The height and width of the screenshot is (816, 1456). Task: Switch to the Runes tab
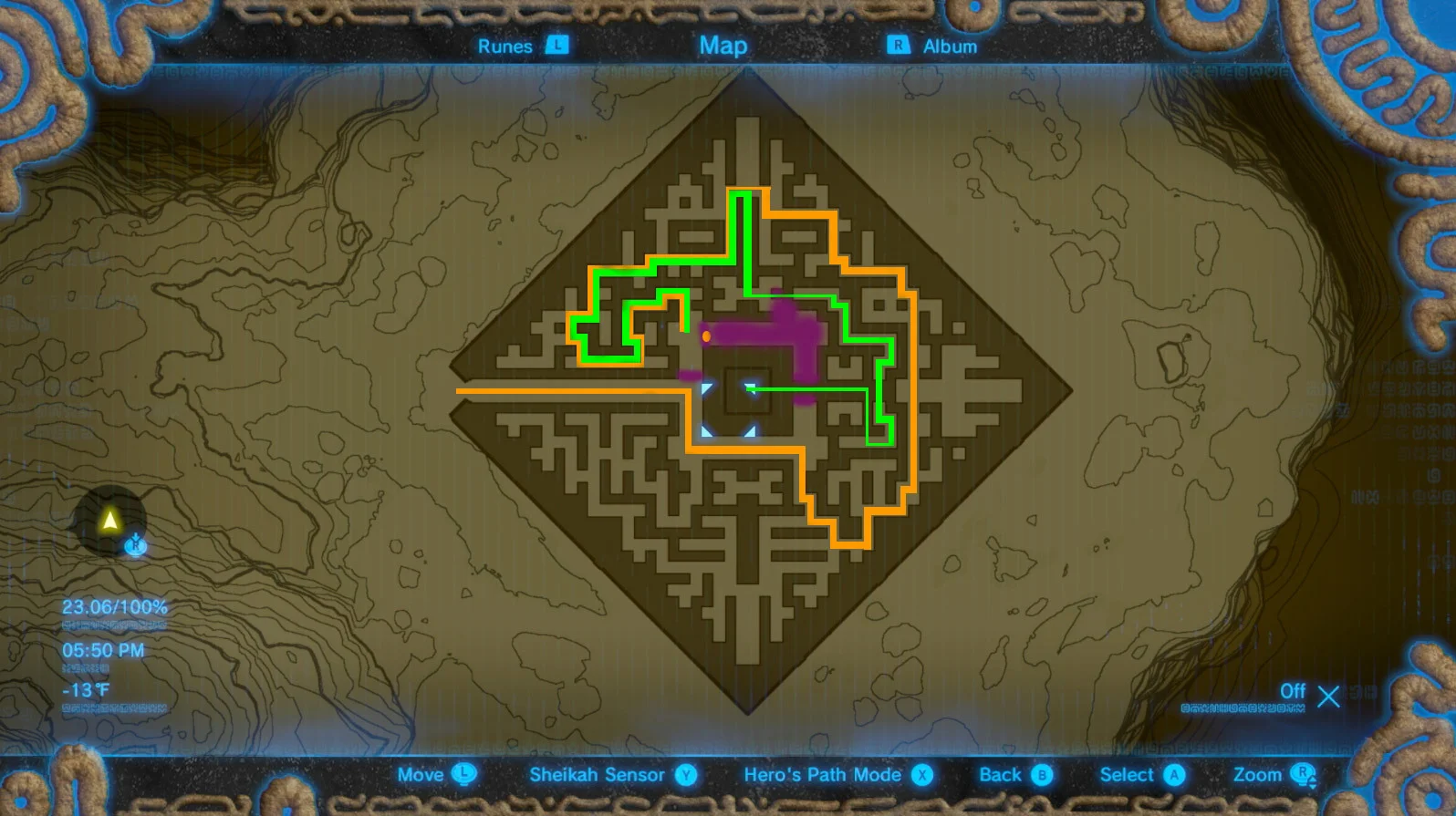(506, 46)
